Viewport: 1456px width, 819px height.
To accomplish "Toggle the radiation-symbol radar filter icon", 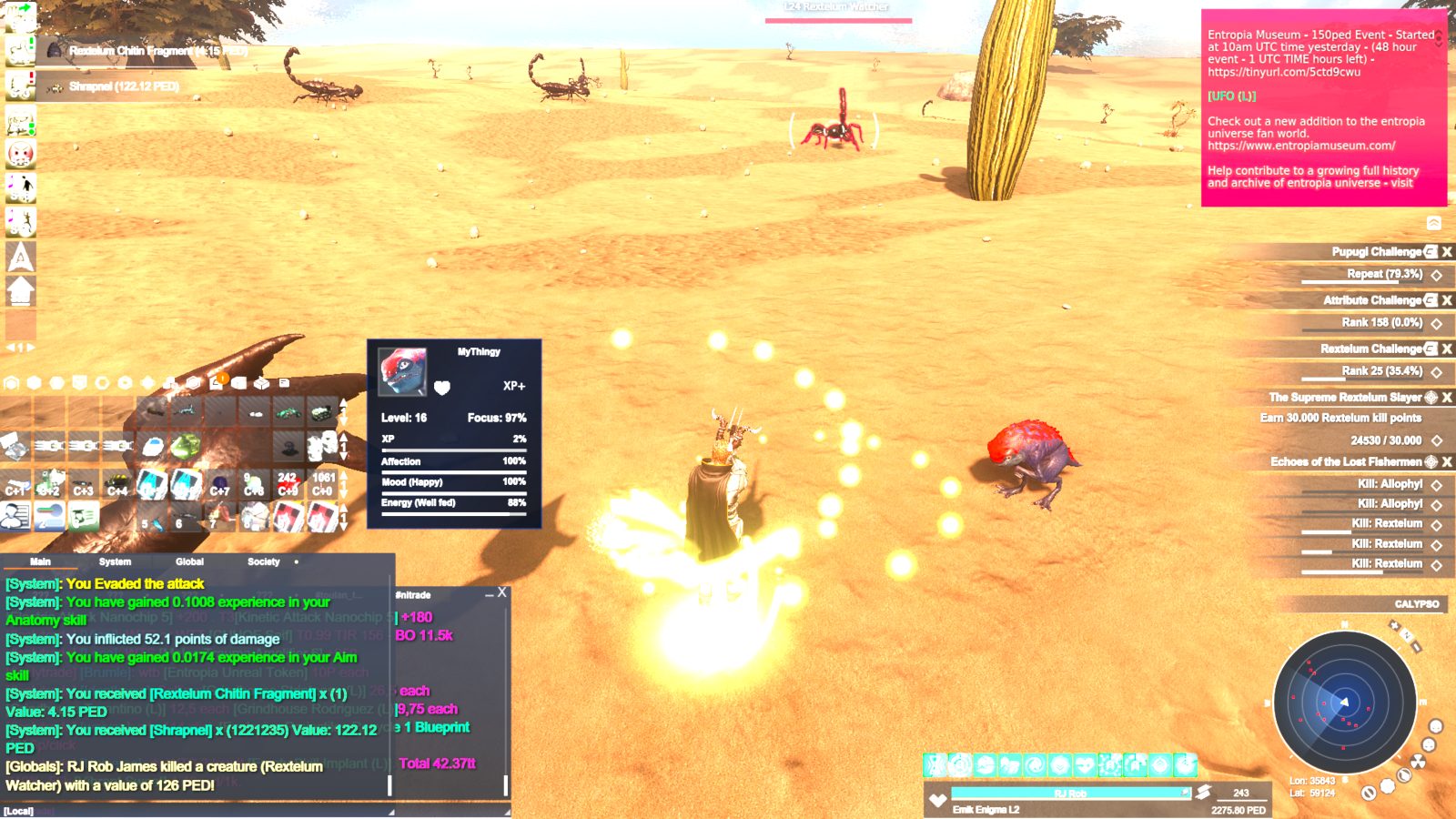I will point(1418,761).
